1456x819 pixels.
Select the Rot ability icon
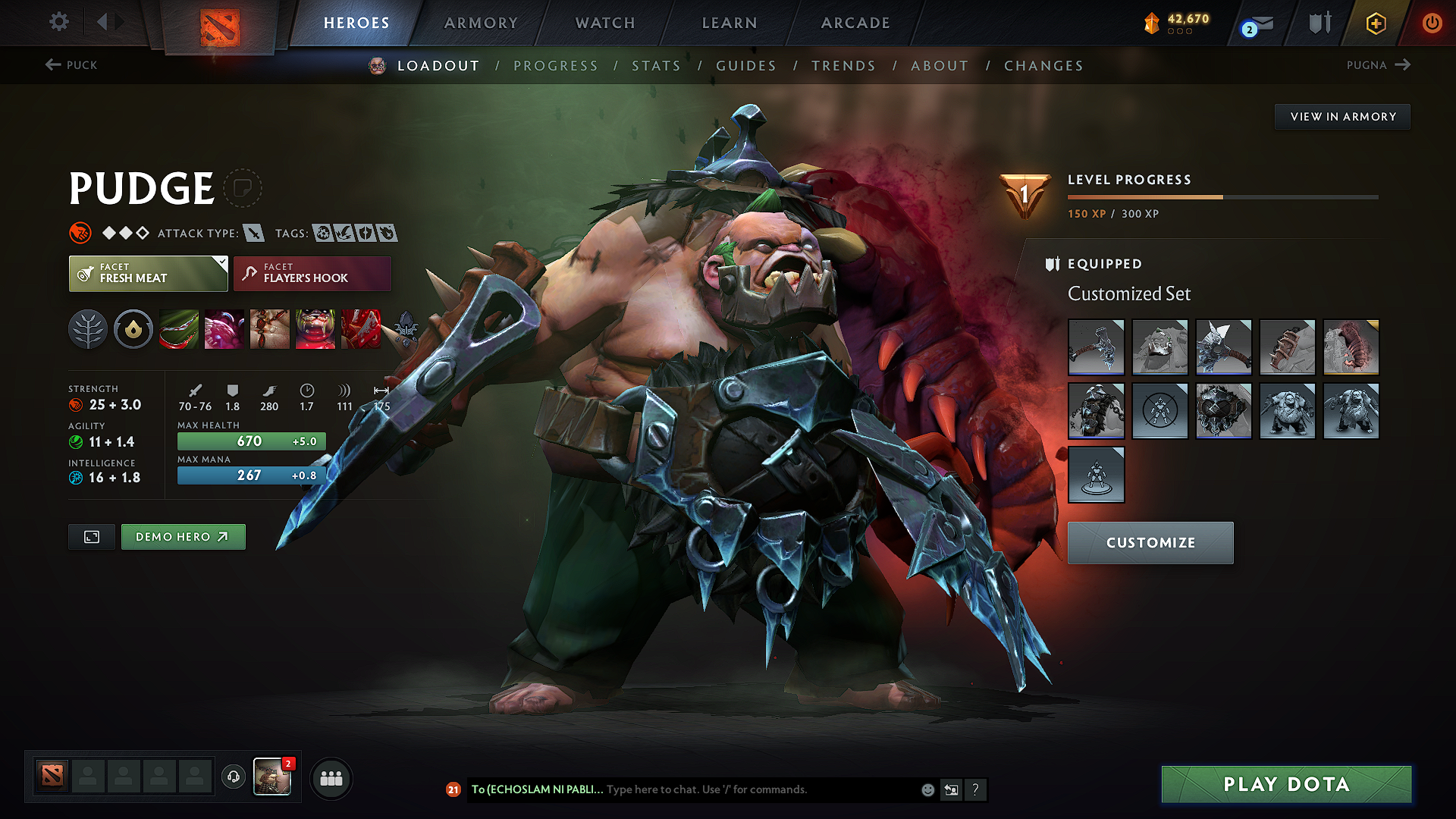[224, 329]
